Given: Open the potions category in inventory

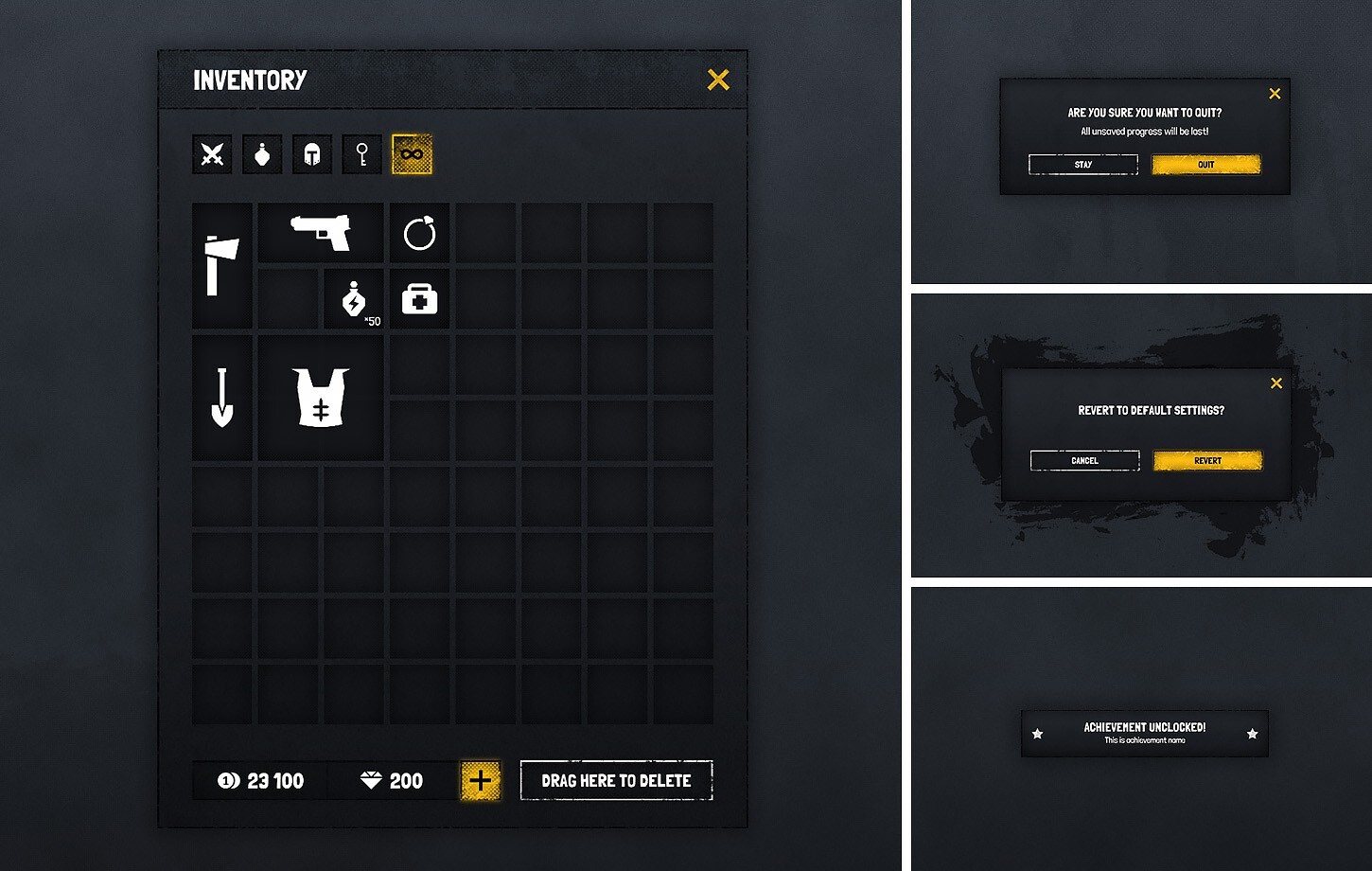Looking at the screenshot, I should pos(262,153).
